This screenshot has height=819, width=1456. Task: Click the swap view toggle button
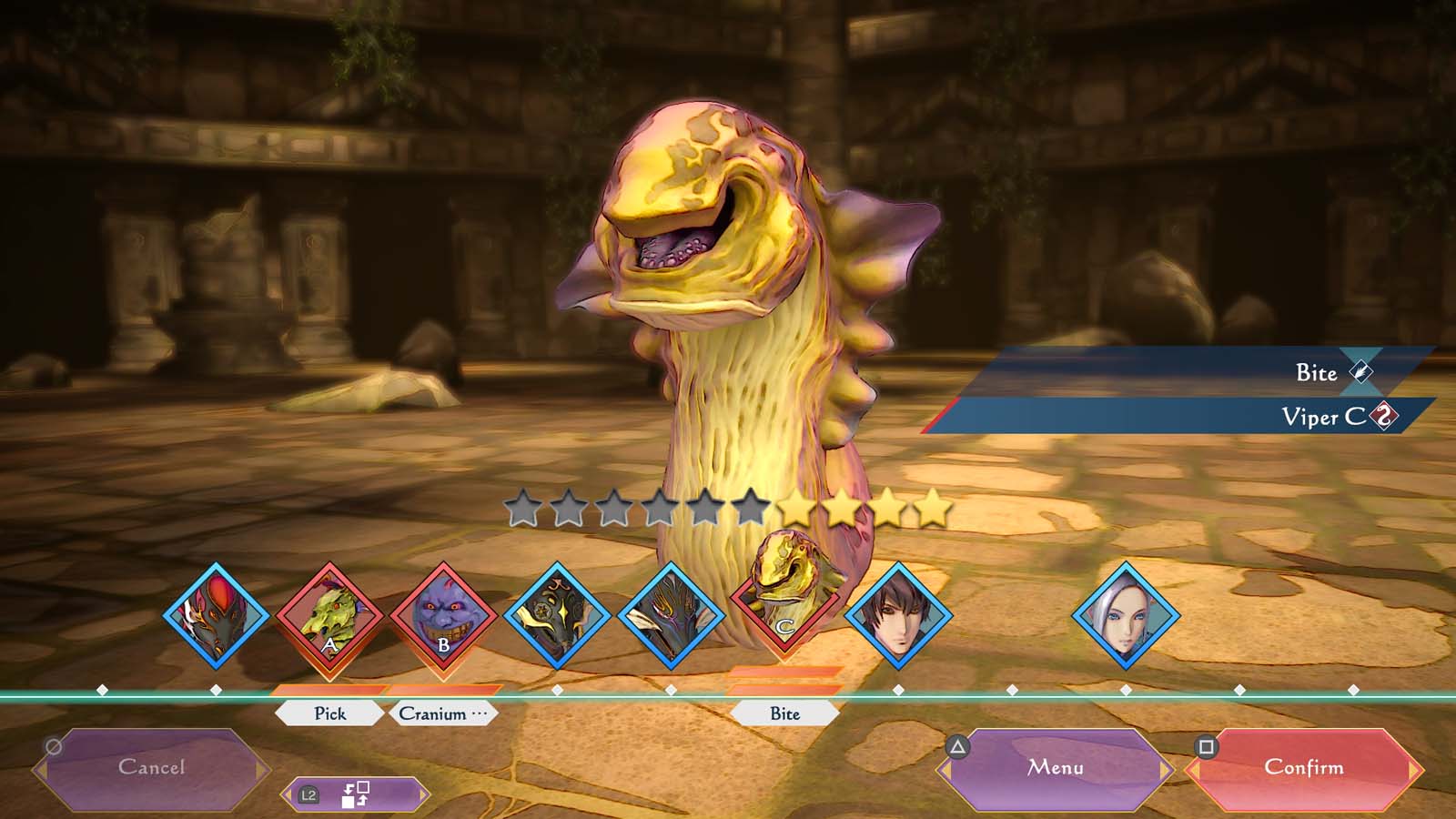click(x=355, y=794)
